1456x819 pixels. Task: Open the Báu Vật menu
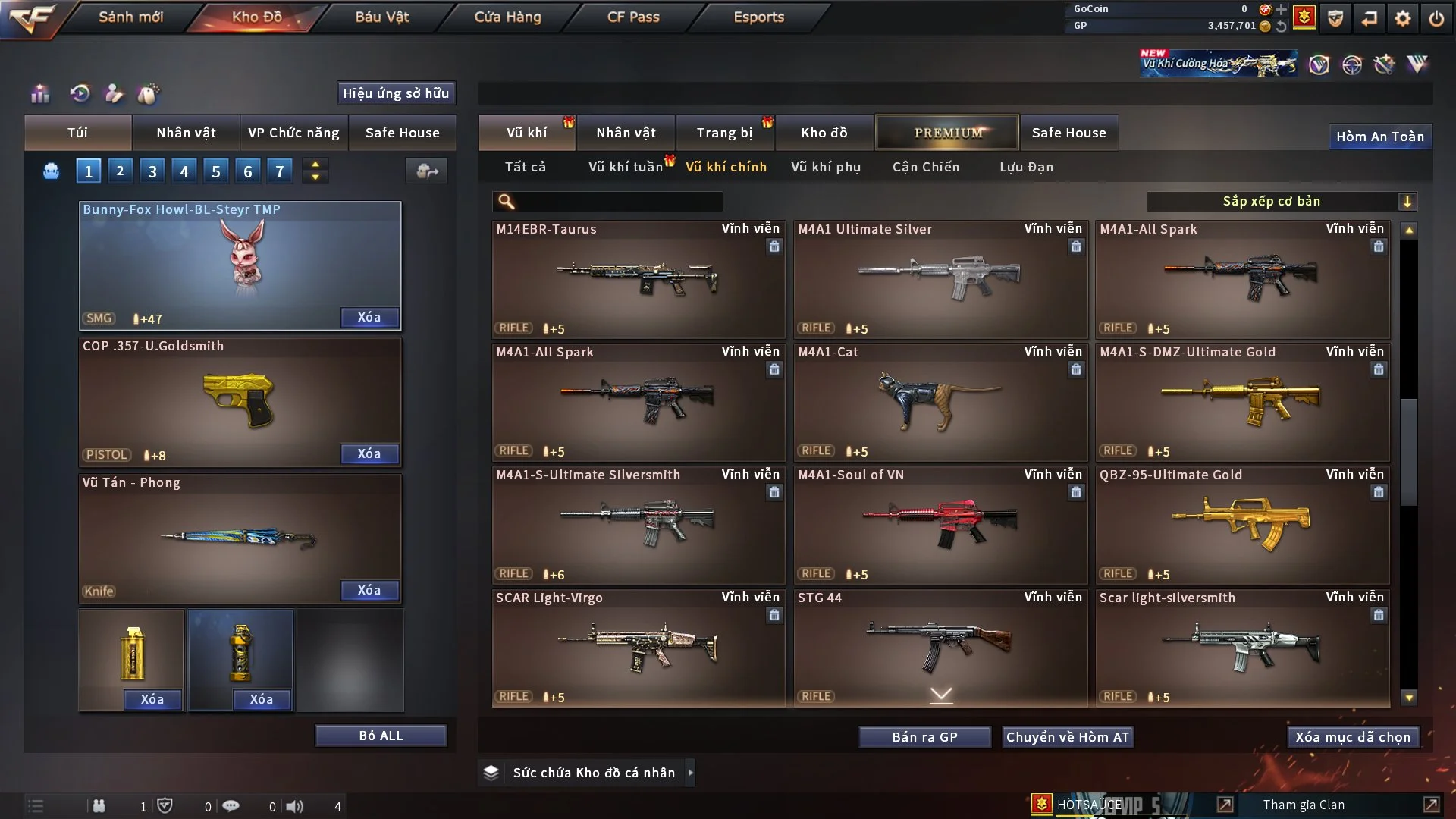click(x=381, y=17)
